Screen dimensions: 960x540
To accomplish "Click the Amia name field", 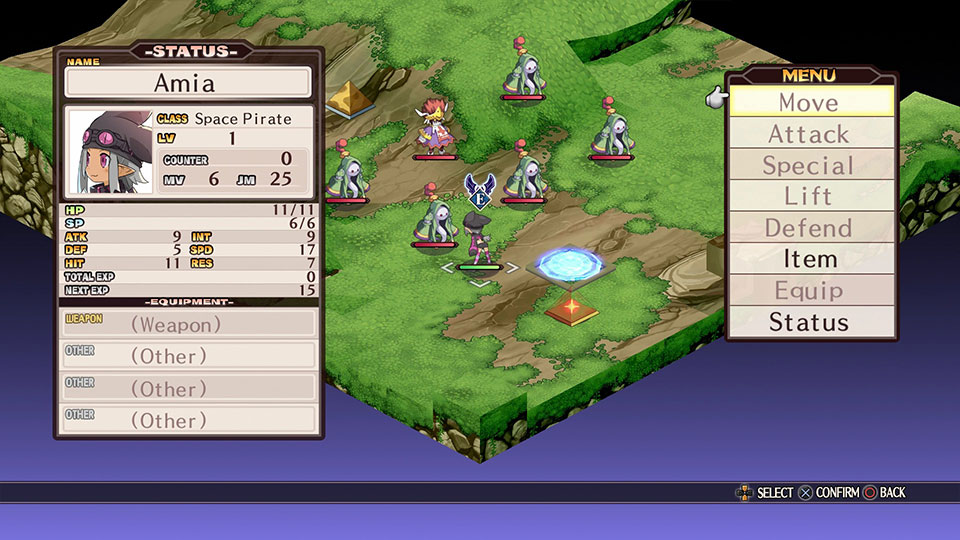I will [x=188, y=83].
